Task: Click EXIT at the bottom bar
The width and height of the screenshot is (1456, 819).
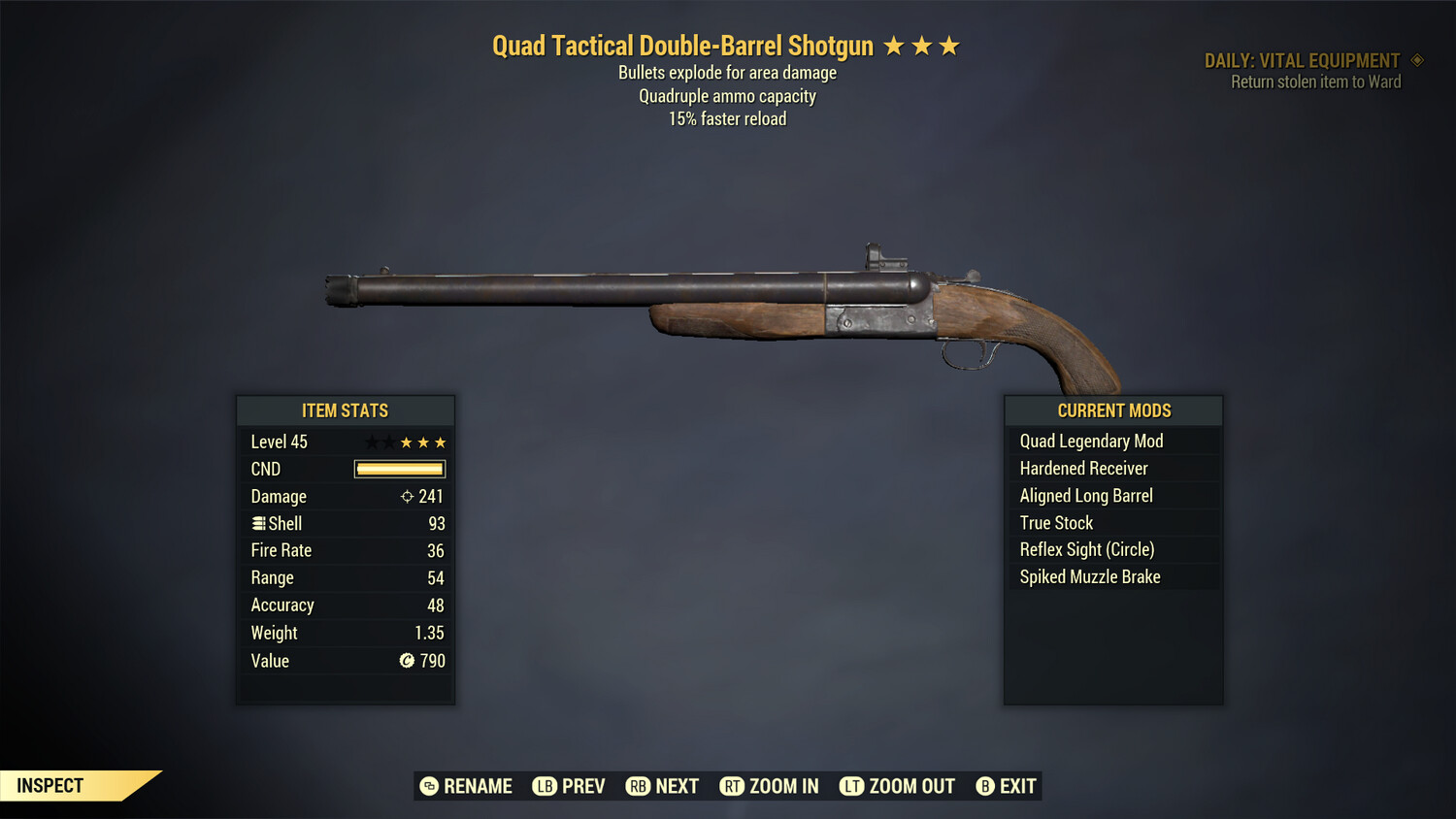Action: click(1015, 786)
